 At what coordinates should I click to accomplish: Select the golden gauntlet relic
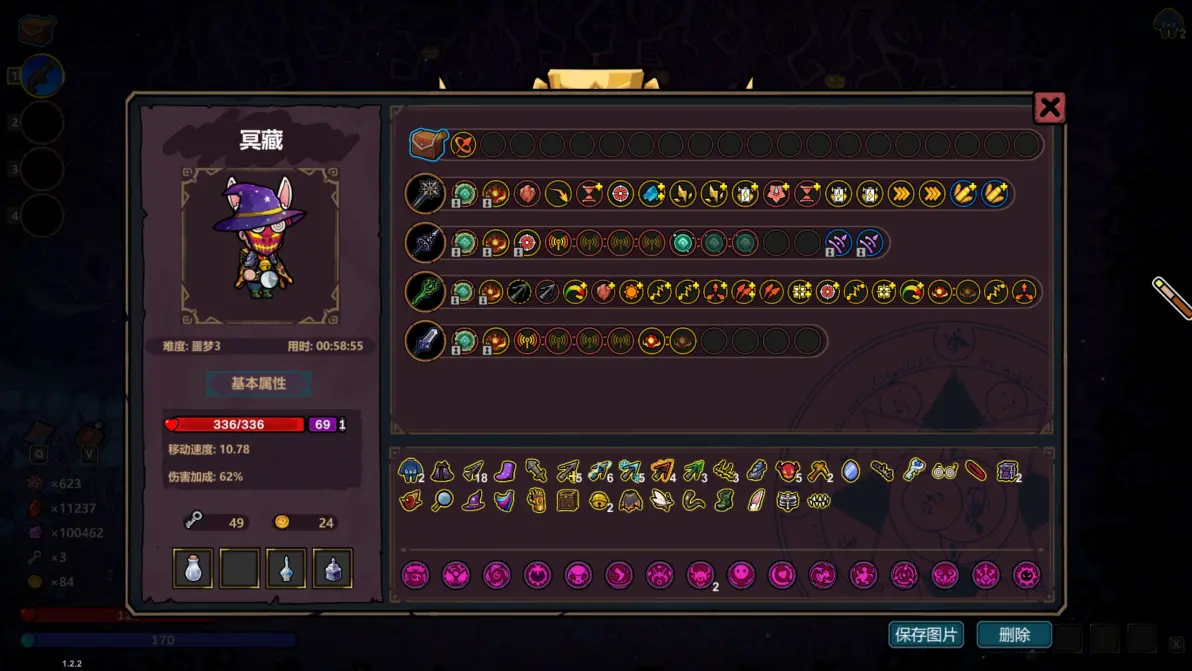pos(536,501)
